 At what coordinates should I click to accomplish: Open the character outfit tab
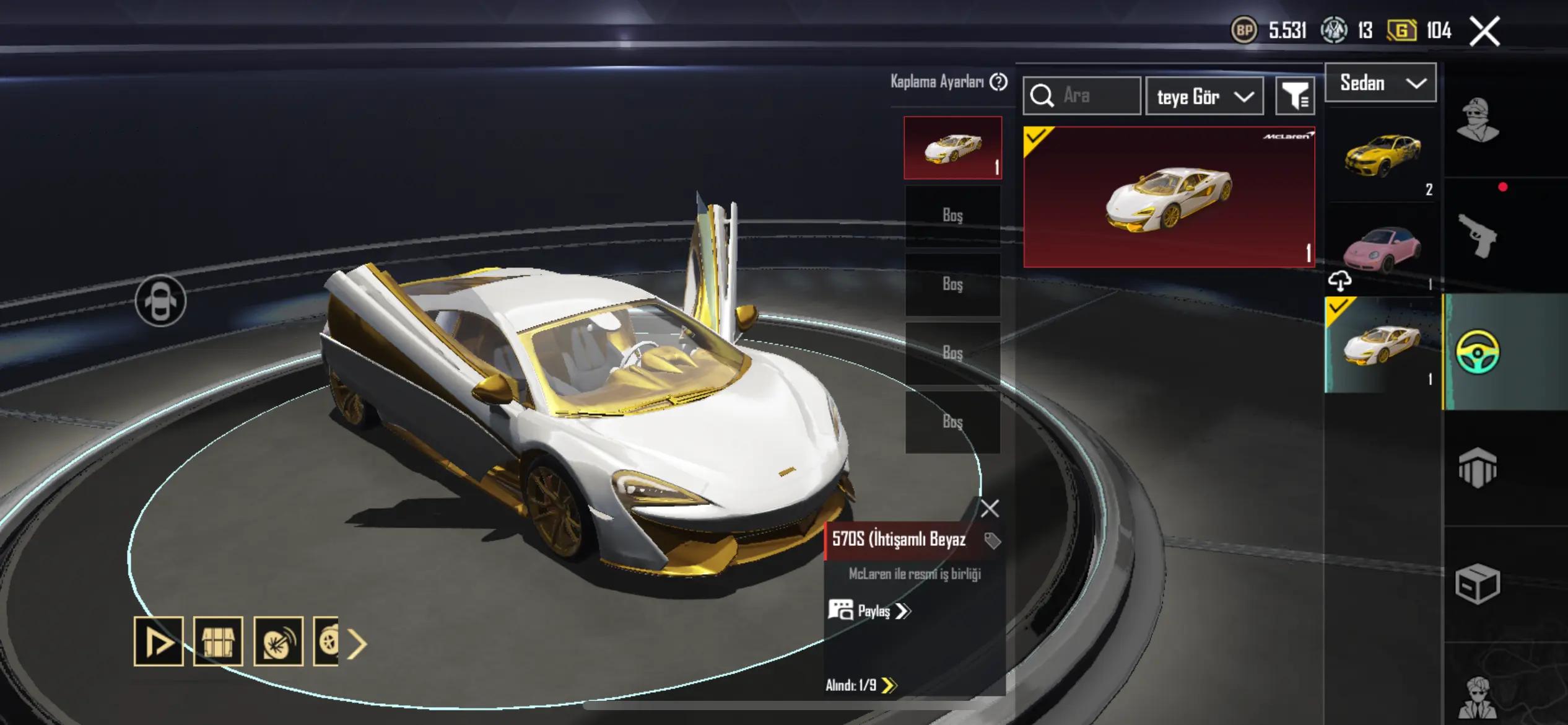tap(1478, 120)
